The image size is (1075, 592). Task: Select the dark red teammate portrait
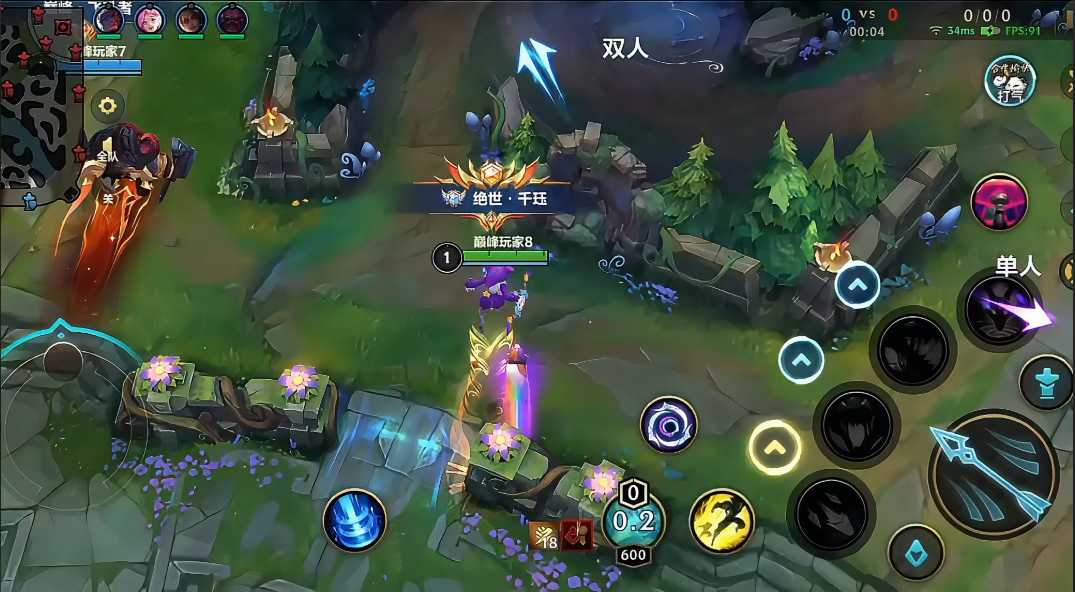232,19
